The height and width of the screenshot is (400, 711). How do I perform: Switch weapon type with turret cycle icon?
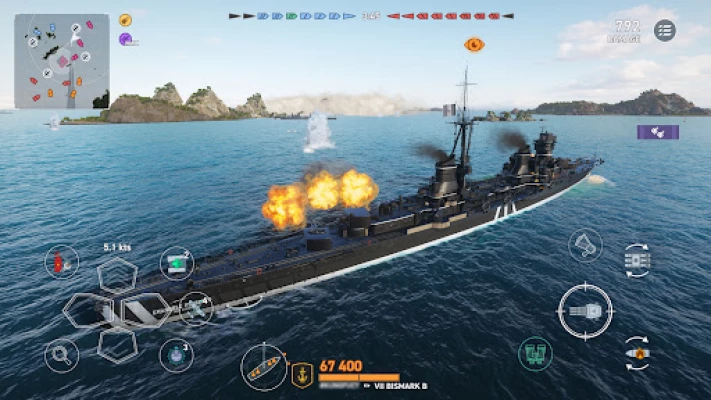[637, 260]
